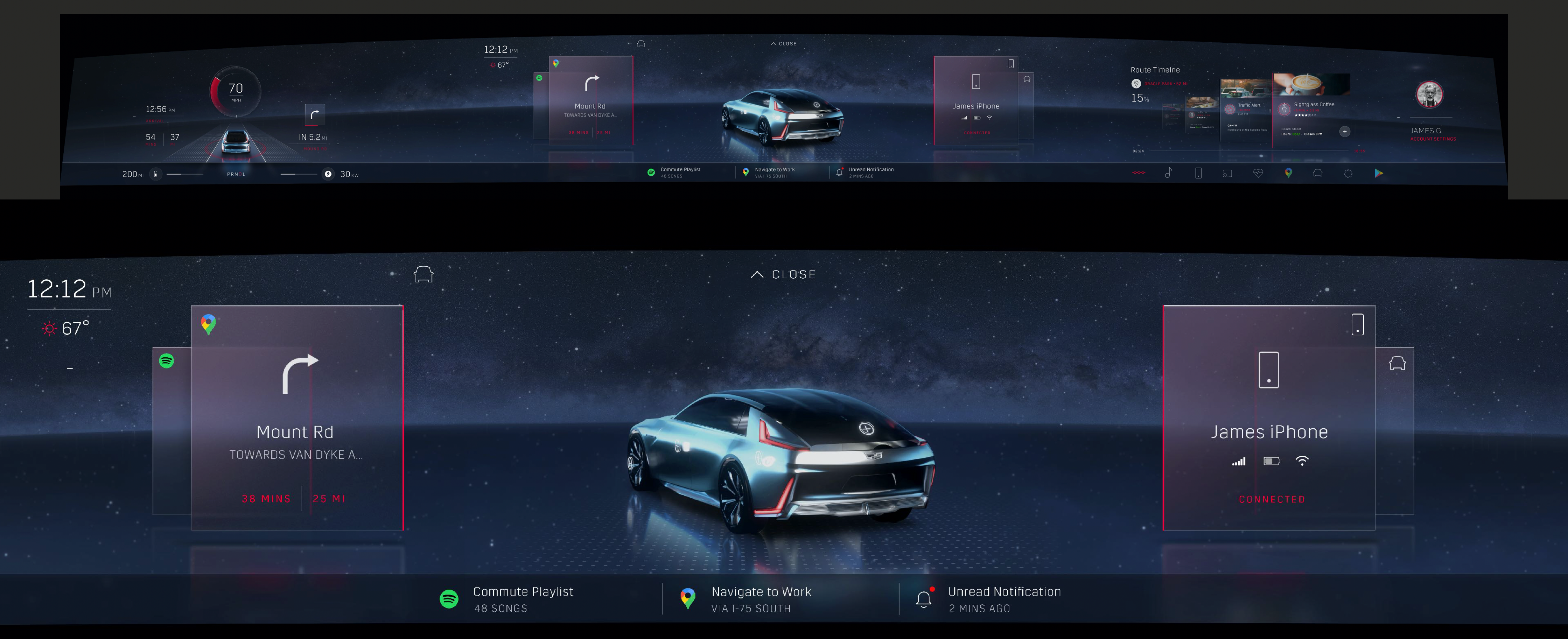The width and height of the screenshot is (1568, 639).
Task: Select James G.'s profile photo
Action: click(1429, 94)
